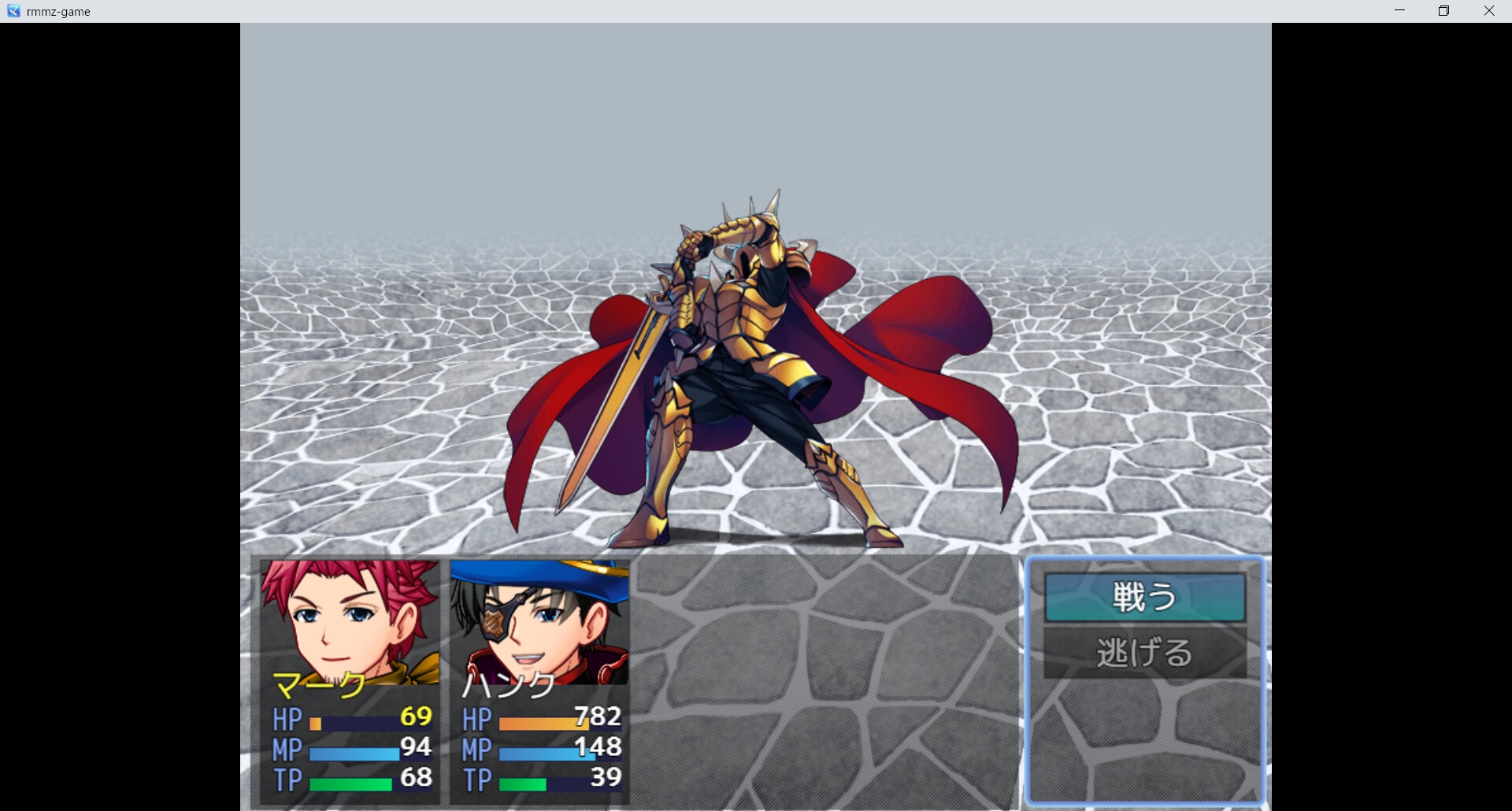Image resolution: width=1512 pixels, height=811 pixels.
Task: Close the rmmz-game window
Action: pyautogui.click(x=1488, y=11)
